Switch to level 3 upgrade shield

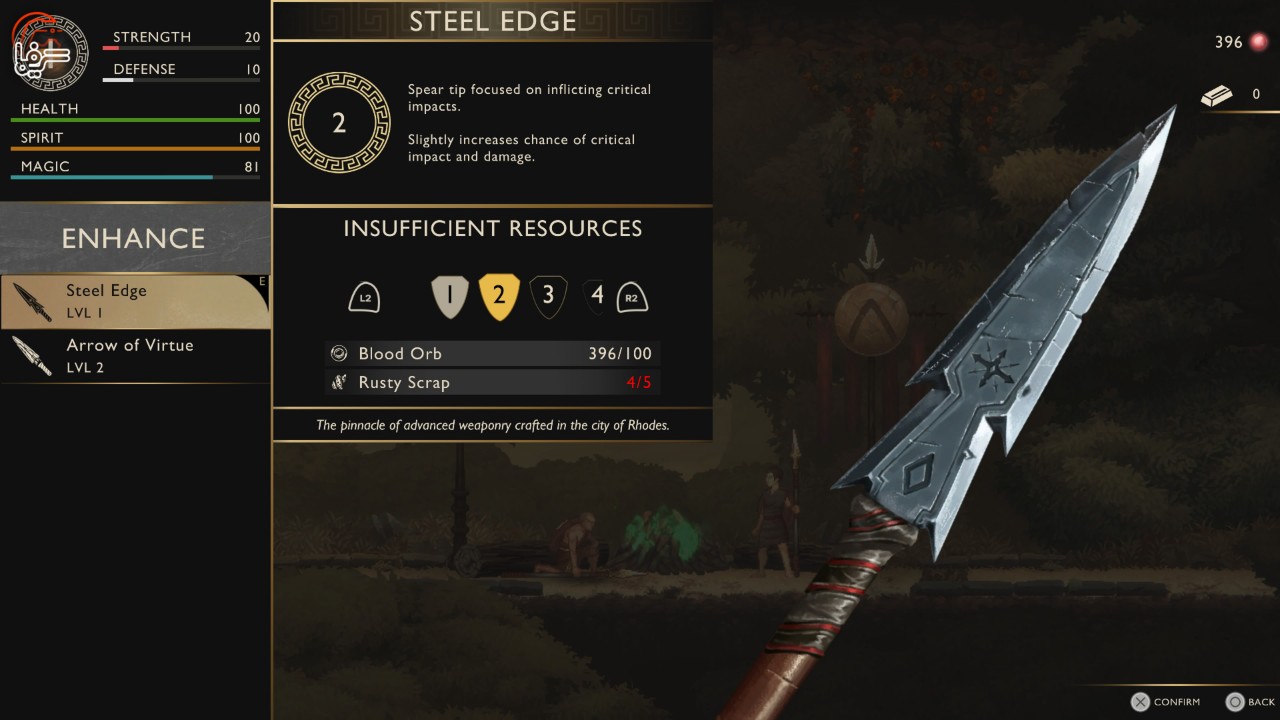[x=548, y=296]
